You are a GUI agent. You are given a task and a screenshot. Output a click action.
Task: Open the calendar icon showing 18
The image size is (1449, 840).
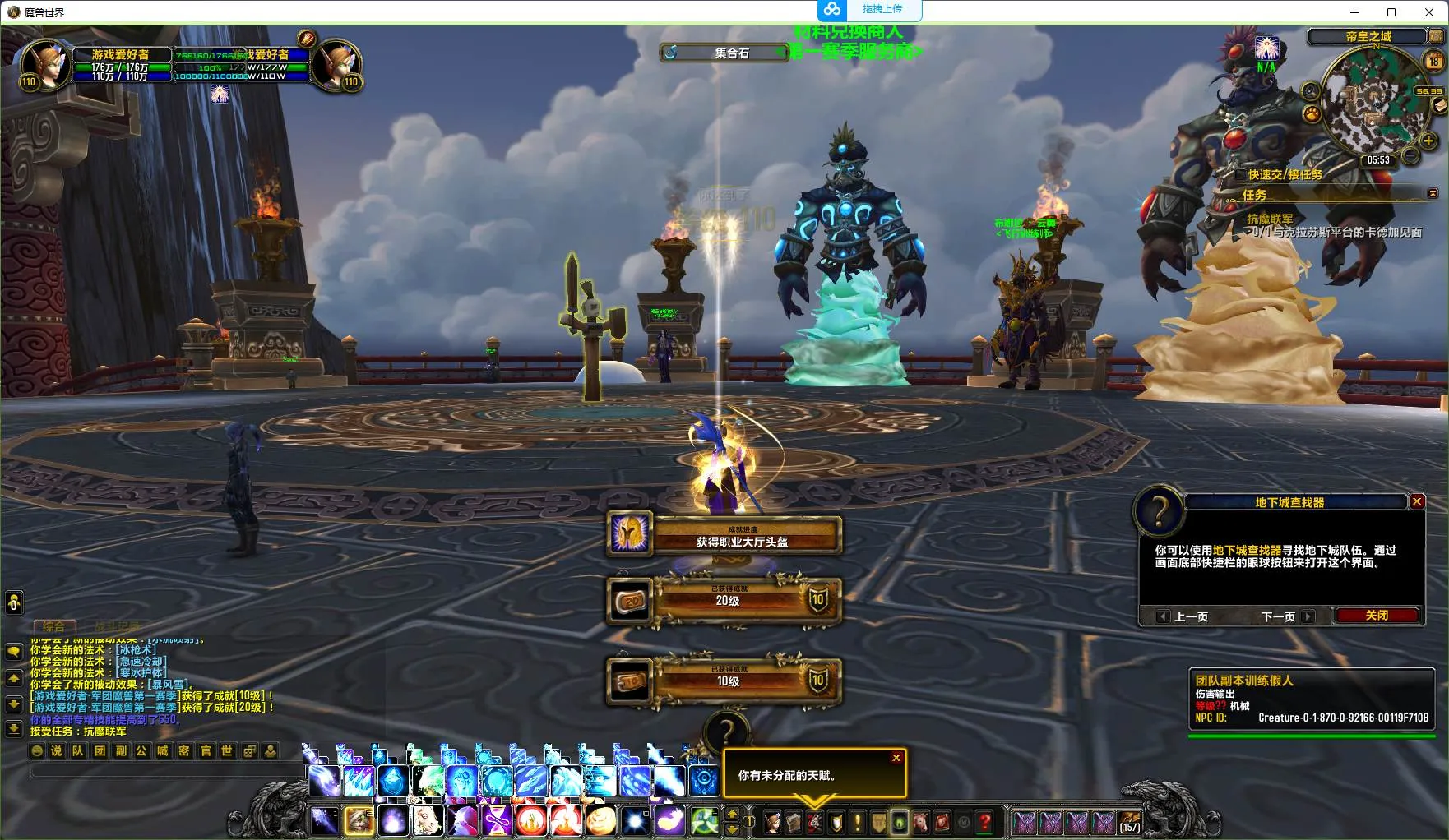coord(1433,61)
